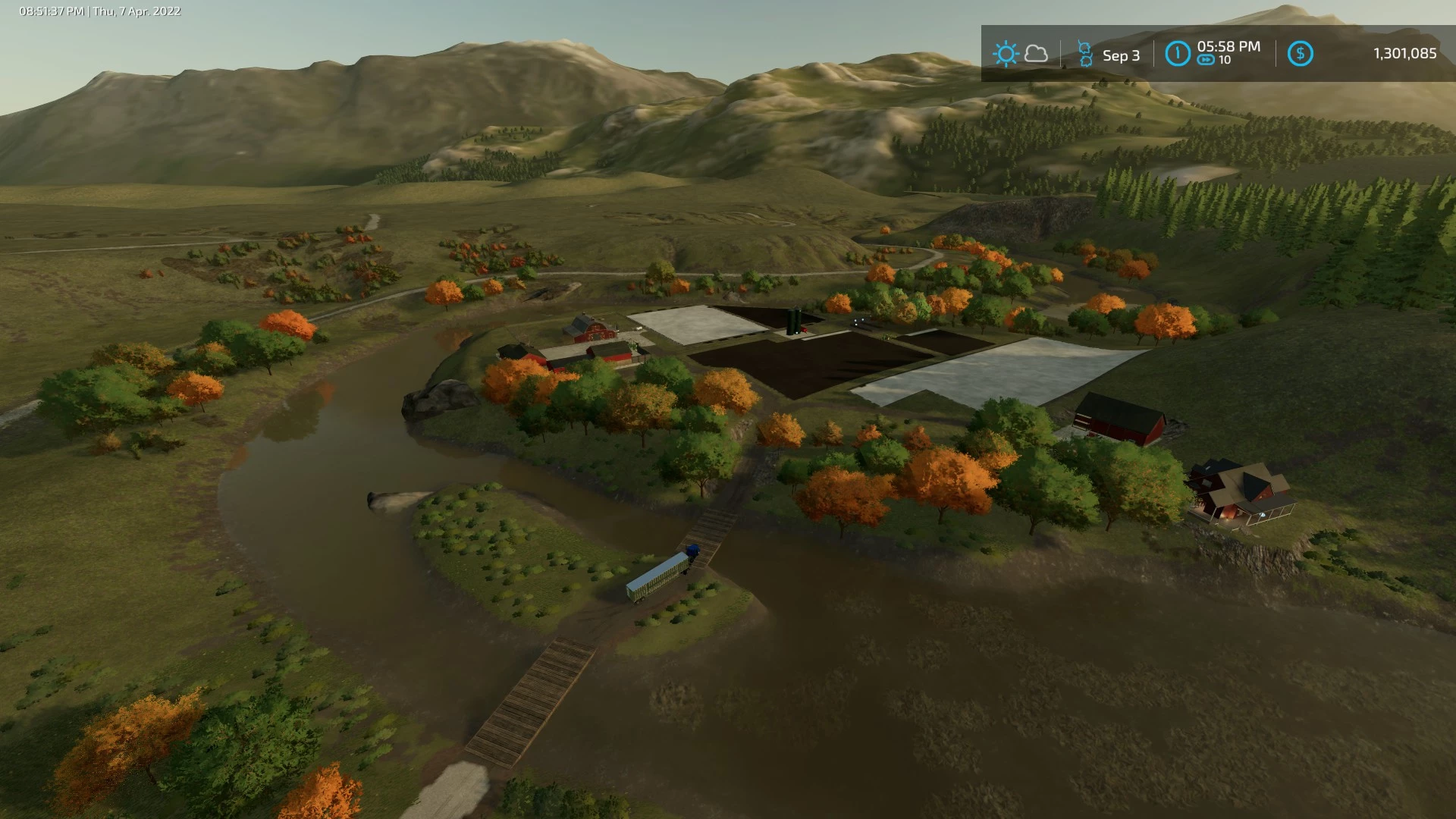Click the cloud forecast icon

[1035, 53]
